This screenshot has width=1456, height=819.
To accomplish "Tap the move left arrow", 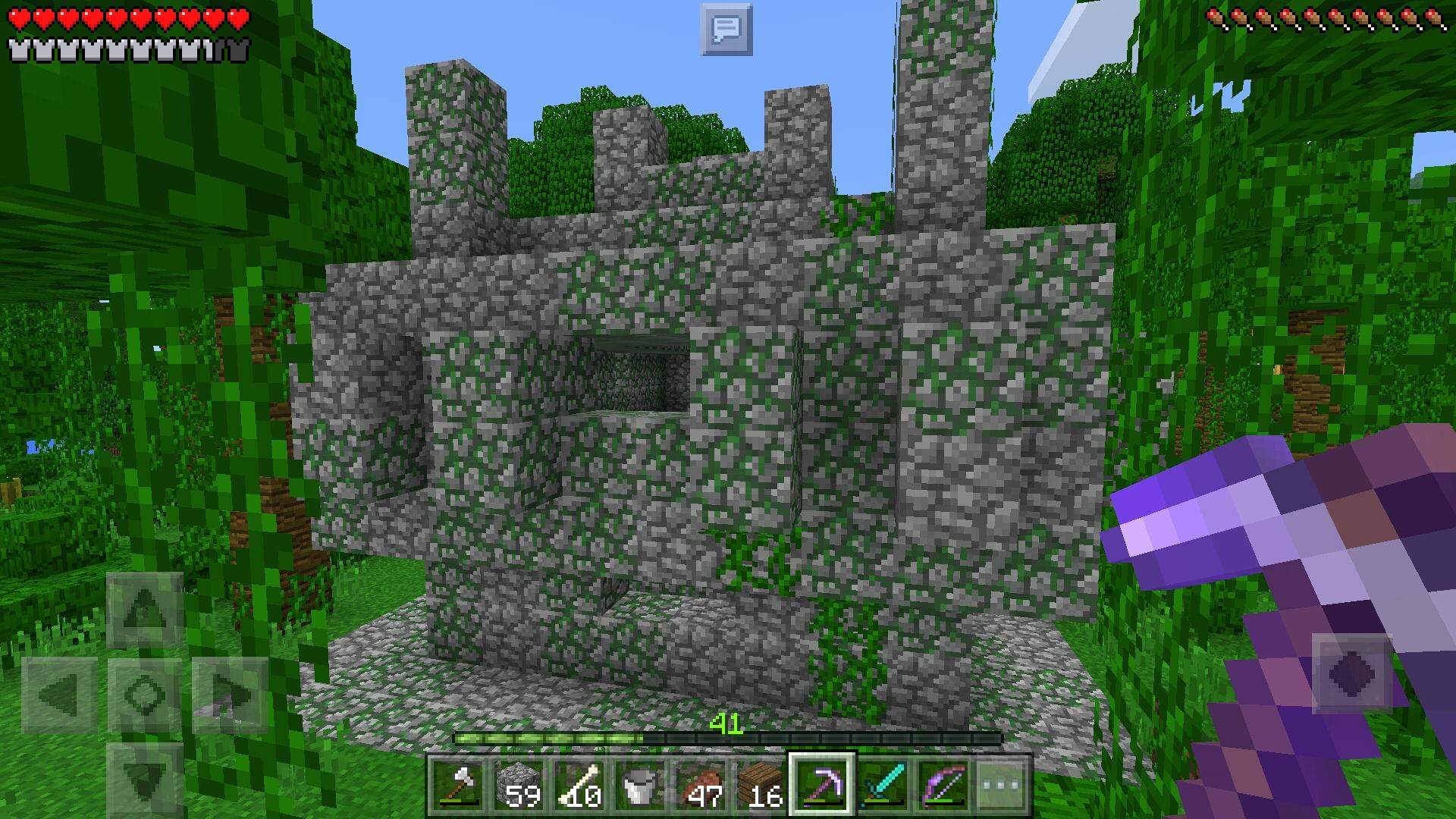I will [x=59, y=695].
